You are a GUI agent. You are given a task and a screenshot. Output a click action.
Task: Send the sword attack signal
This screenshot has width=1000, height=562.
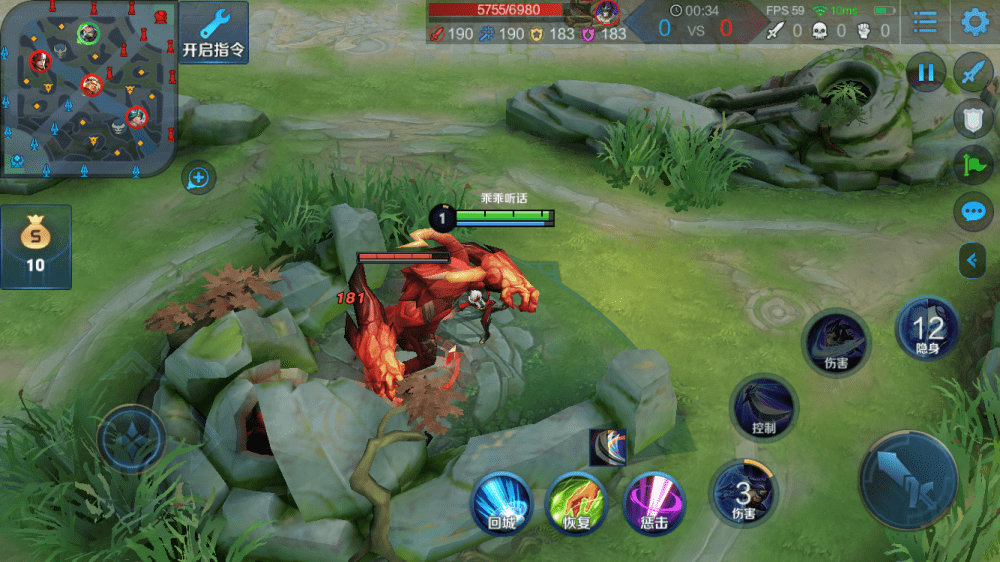tap(973, 72)
